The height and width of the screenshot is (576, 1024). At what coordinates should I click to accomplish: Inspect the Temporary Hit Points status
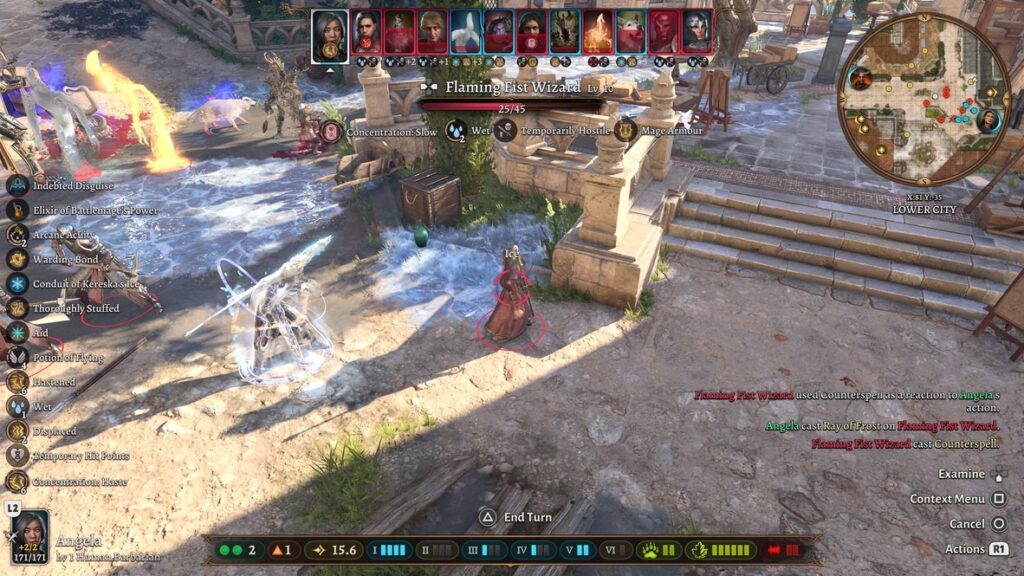[17, 456]
